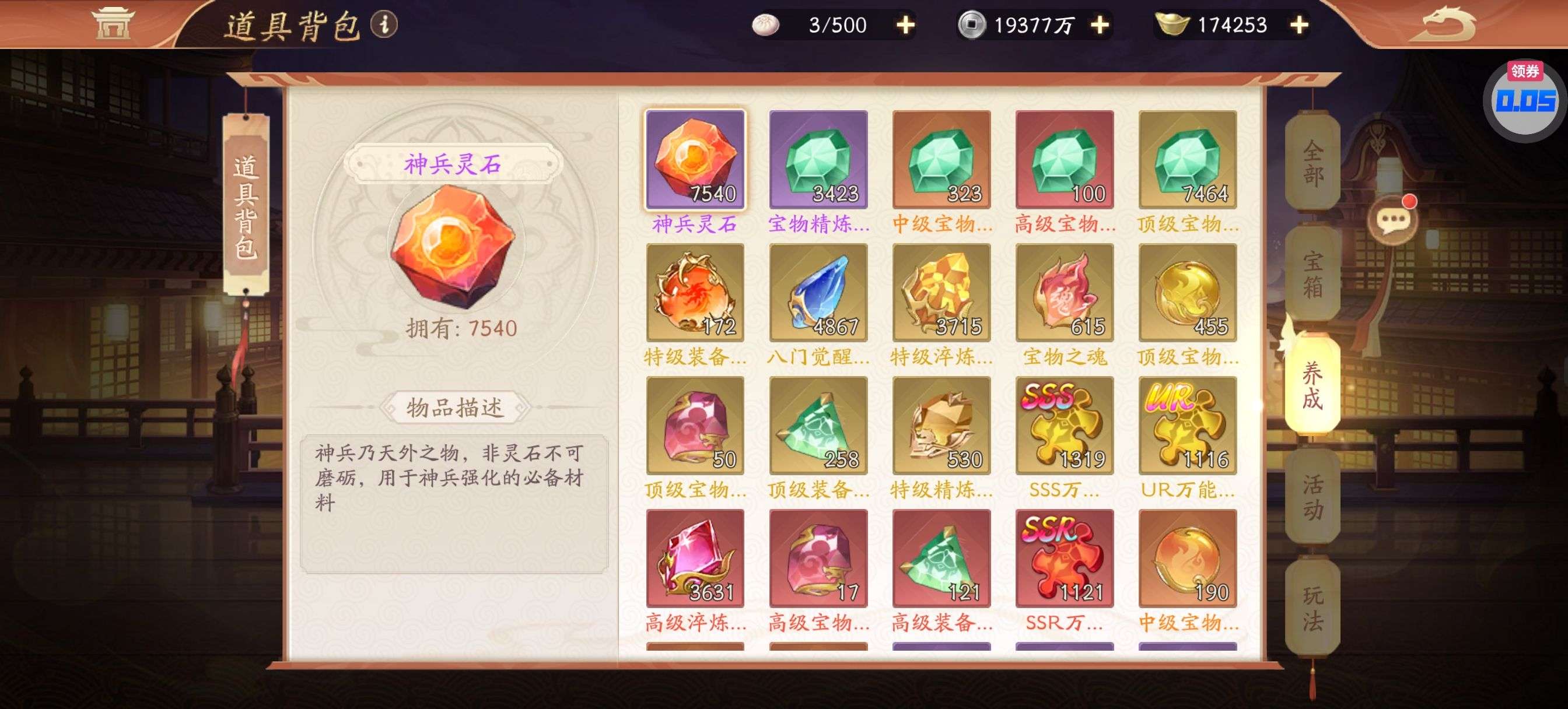Pick the UR万能 puzzle piece
1568x709 pixels.
pyautogui.click(x=1188, y=426)
